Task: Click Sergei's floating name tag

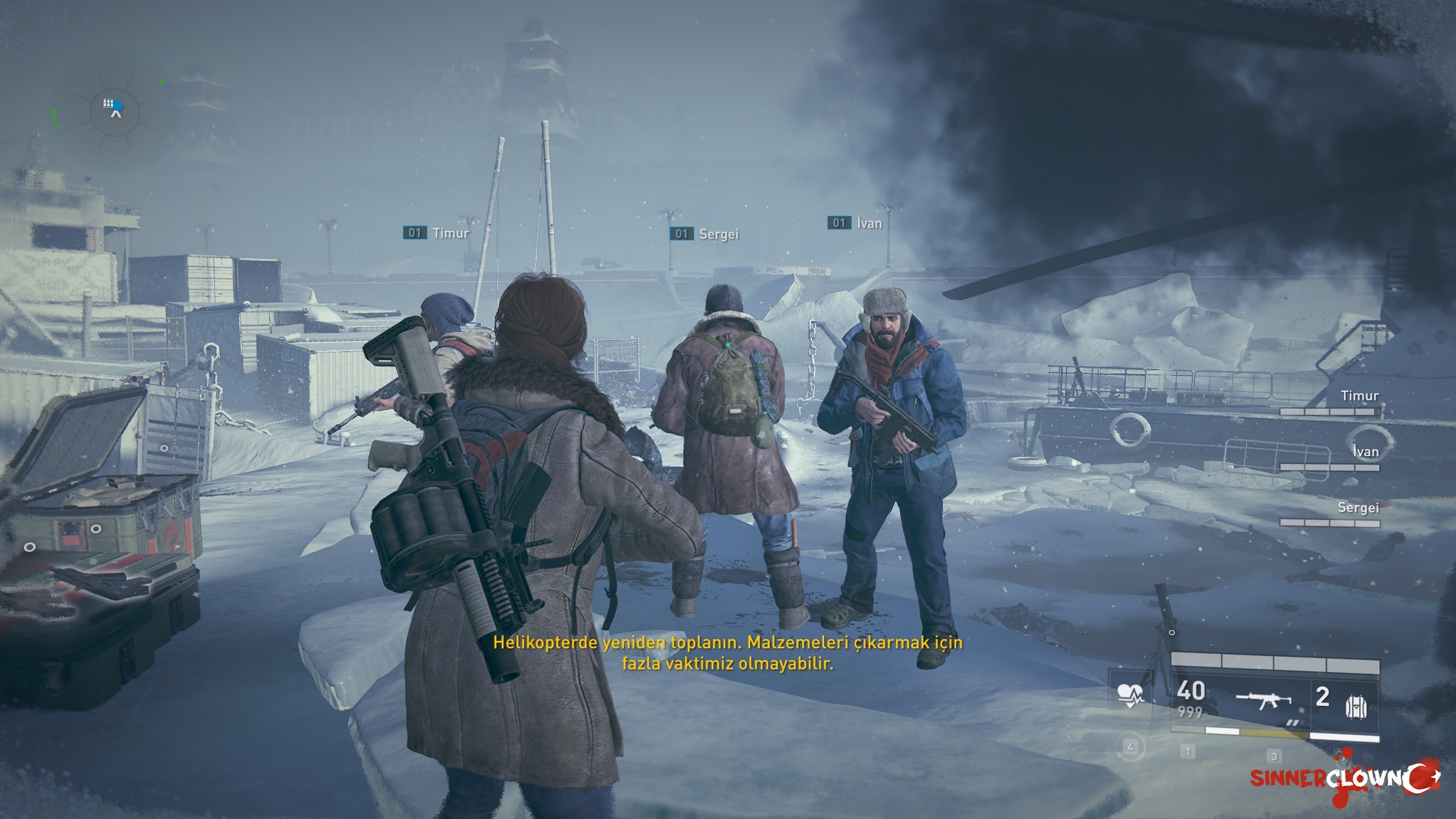Action: click(705, 234)
